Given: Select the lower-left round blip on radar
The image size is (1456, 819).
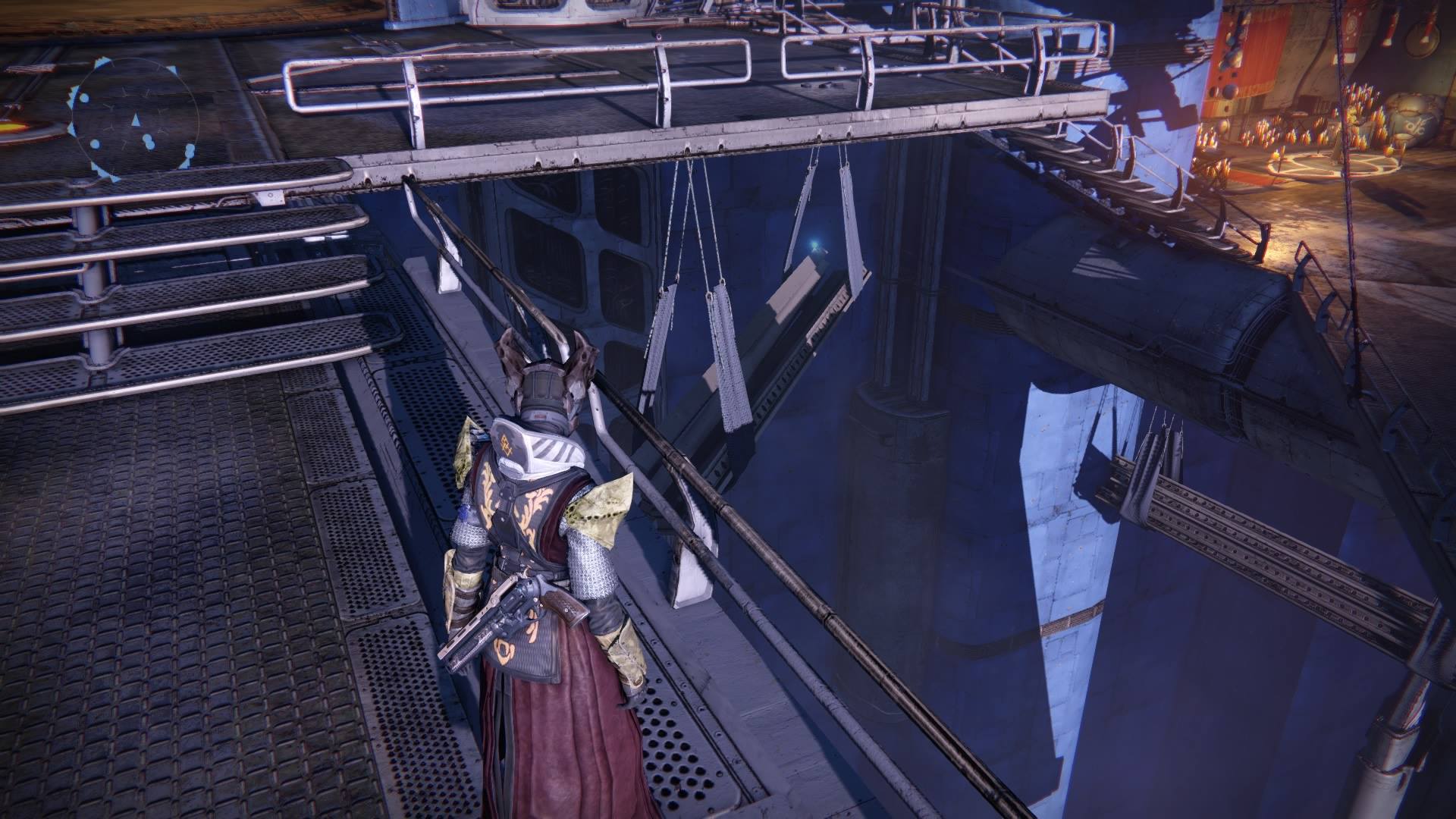Looking at the screenshot, I should (x=95, y=144).
